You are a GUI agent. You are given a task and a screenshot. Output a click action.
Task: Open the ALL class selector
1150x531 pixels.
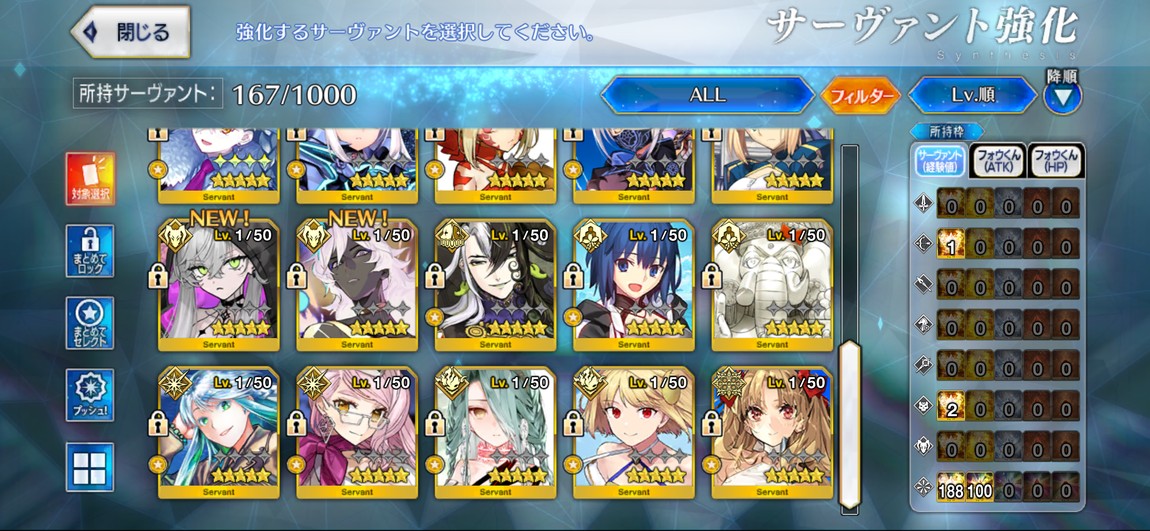pos(707,96)
